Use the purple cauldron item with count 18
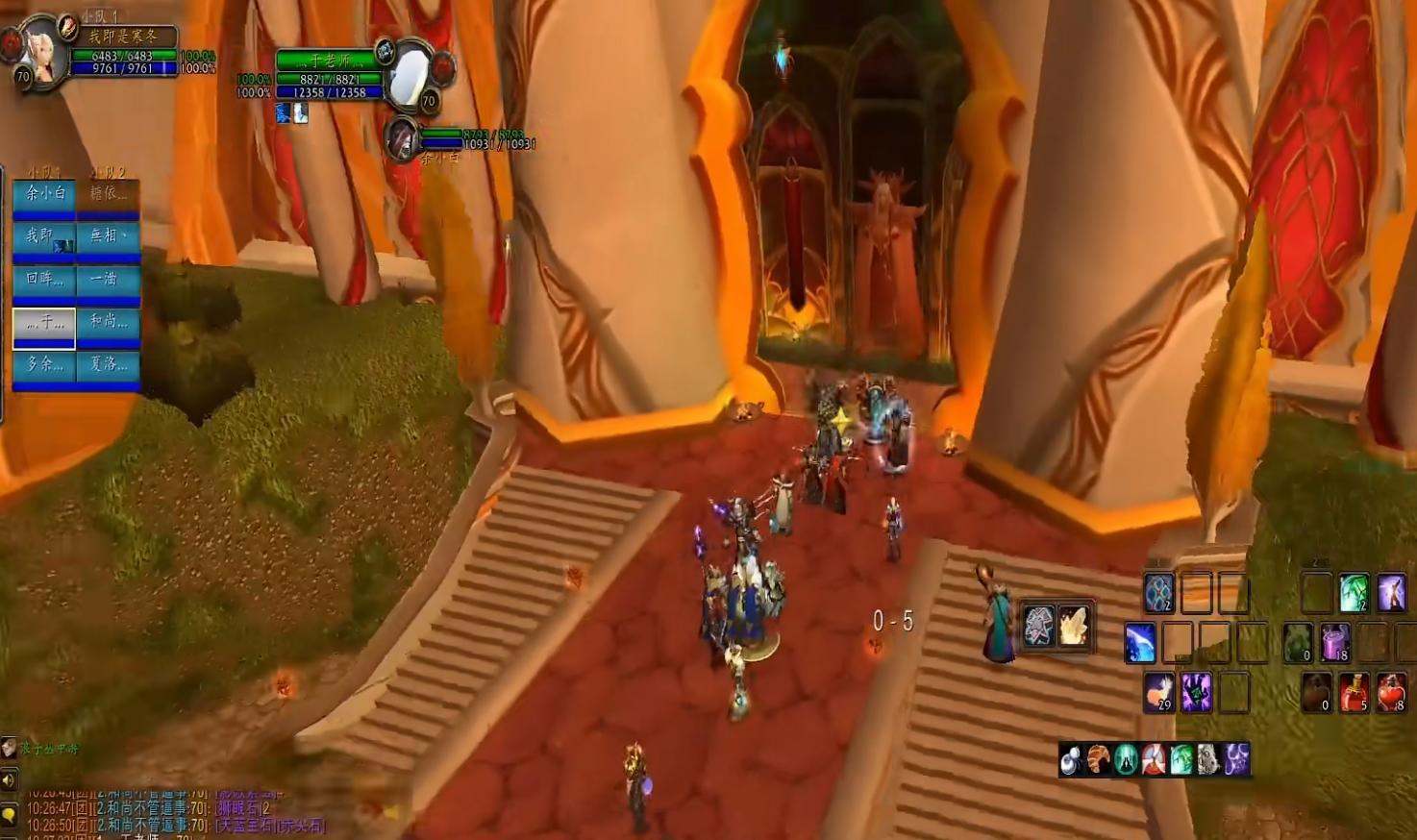The height and width of the screenshot is (840, 1417). (1335, 642)
